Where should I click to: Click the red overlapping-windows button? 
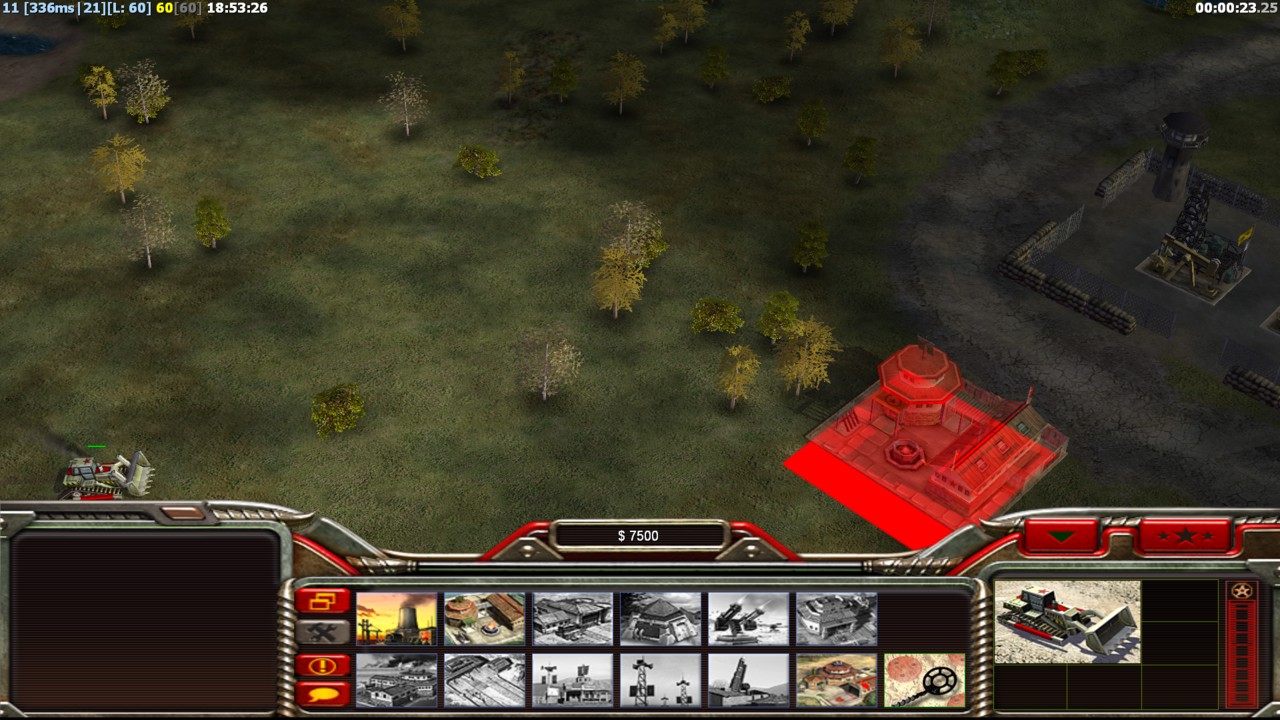click(x=323, y=601)
